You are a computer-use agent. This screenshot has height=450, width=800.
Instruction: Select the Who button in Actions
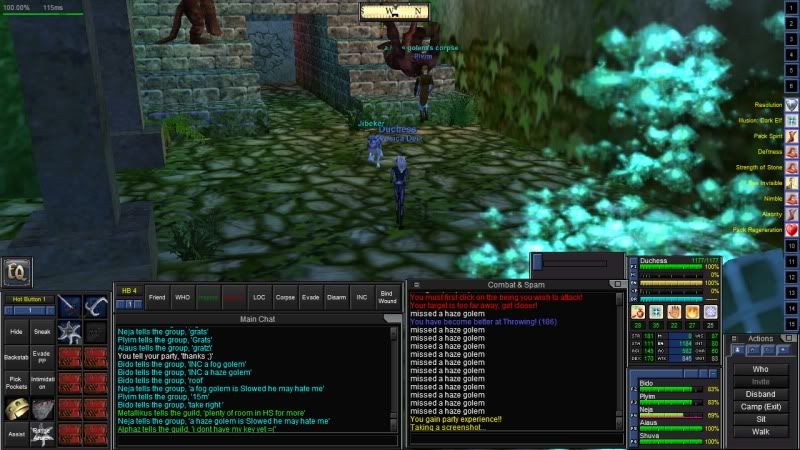[760, 369]
